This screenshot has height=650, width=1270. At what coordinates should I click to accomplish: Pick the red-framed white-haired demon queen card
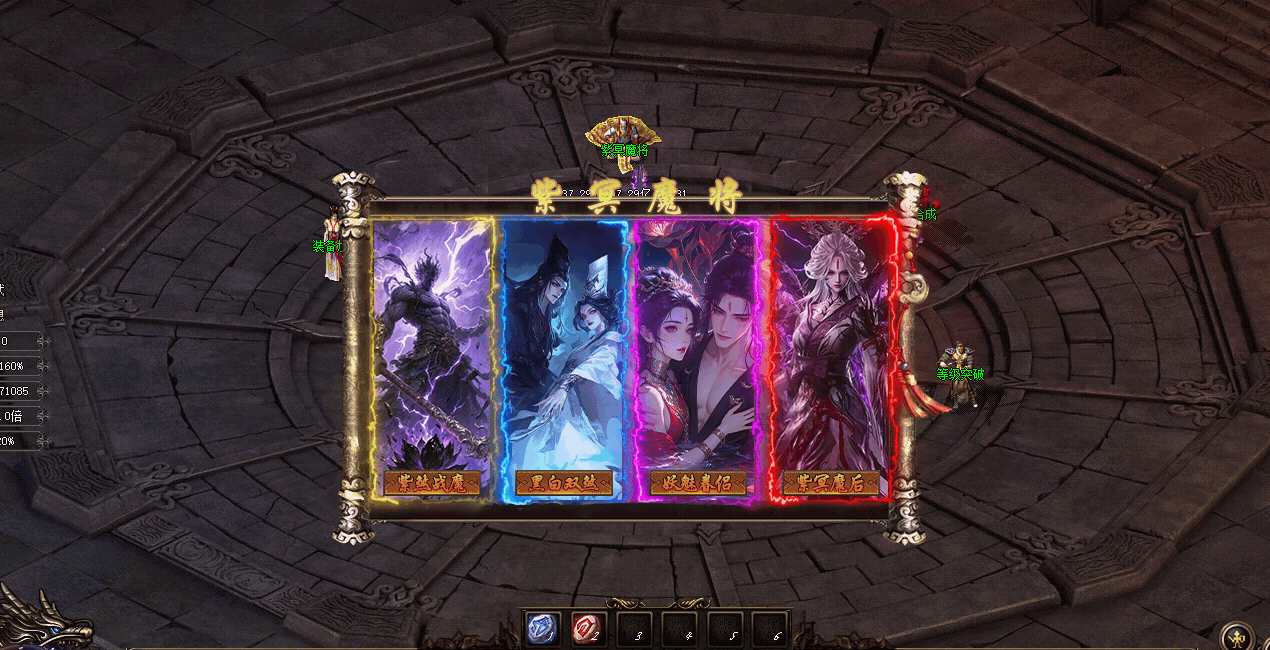pyautogui.click(x=830, y=340)
